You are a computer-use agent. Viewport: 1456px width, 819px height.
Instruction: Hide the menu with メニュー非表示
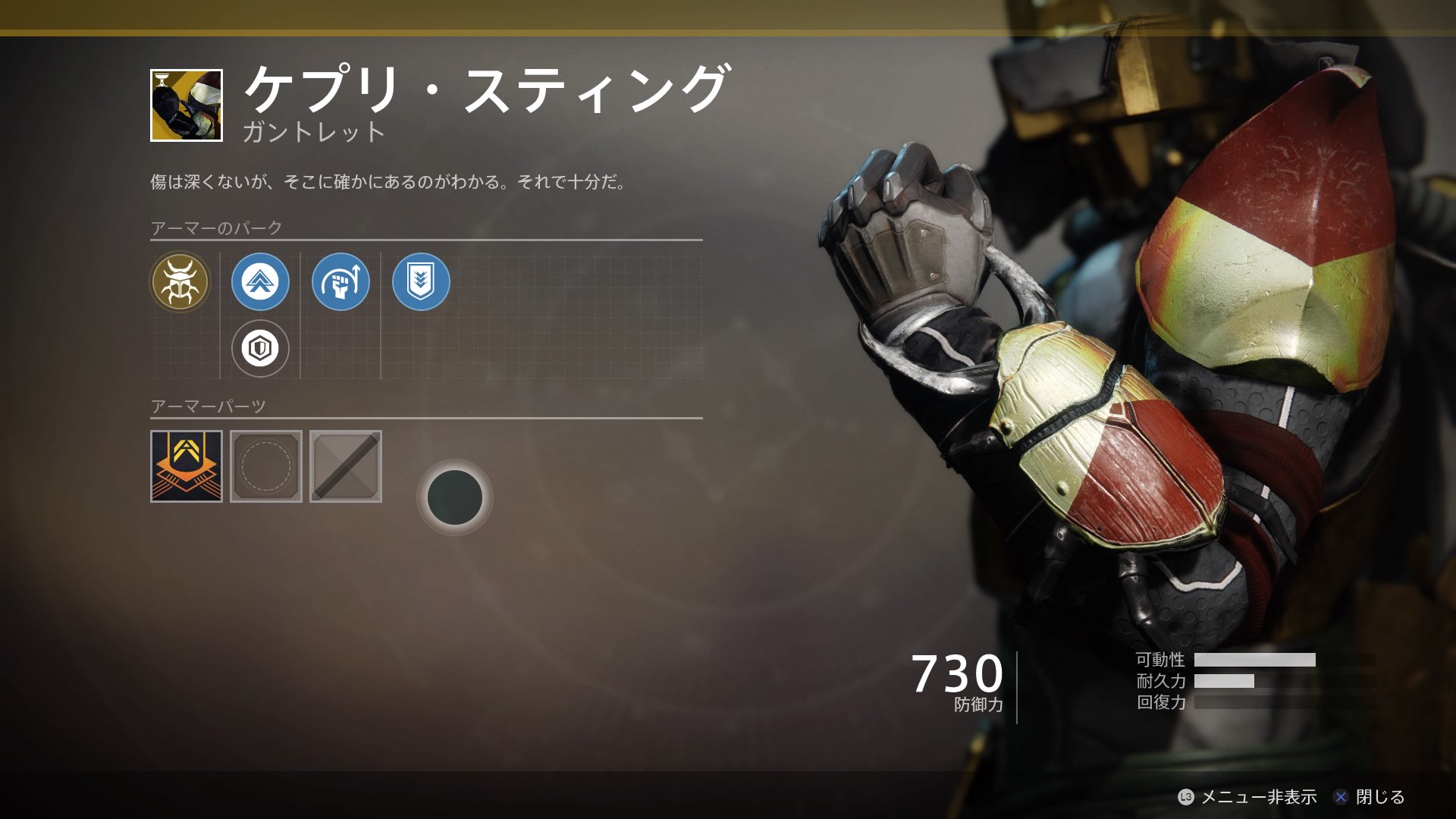(1247, 797)
